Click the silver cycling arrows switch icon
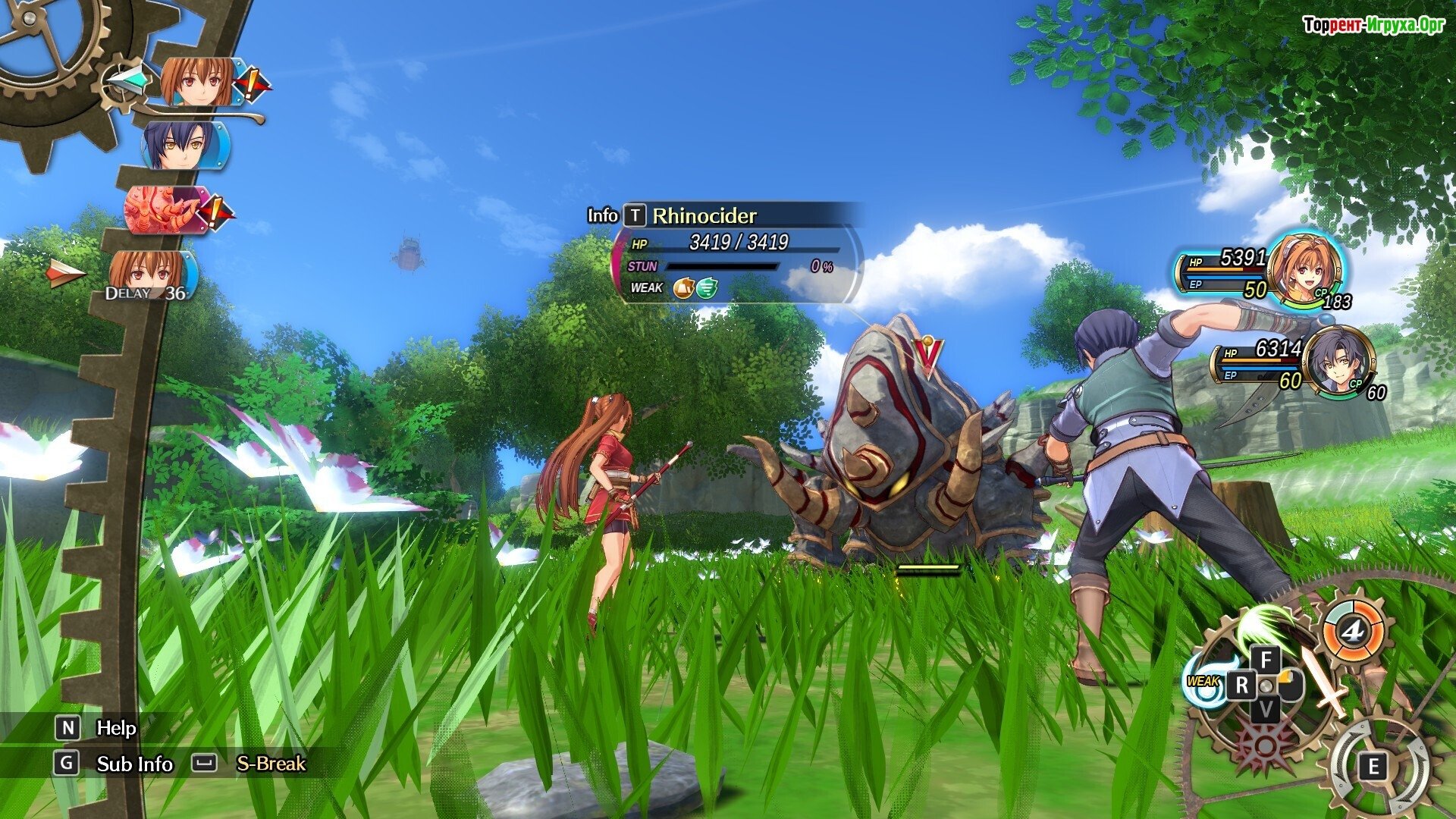The height and width of the screenshot is (819, 1456). [x=1373, y=766]
